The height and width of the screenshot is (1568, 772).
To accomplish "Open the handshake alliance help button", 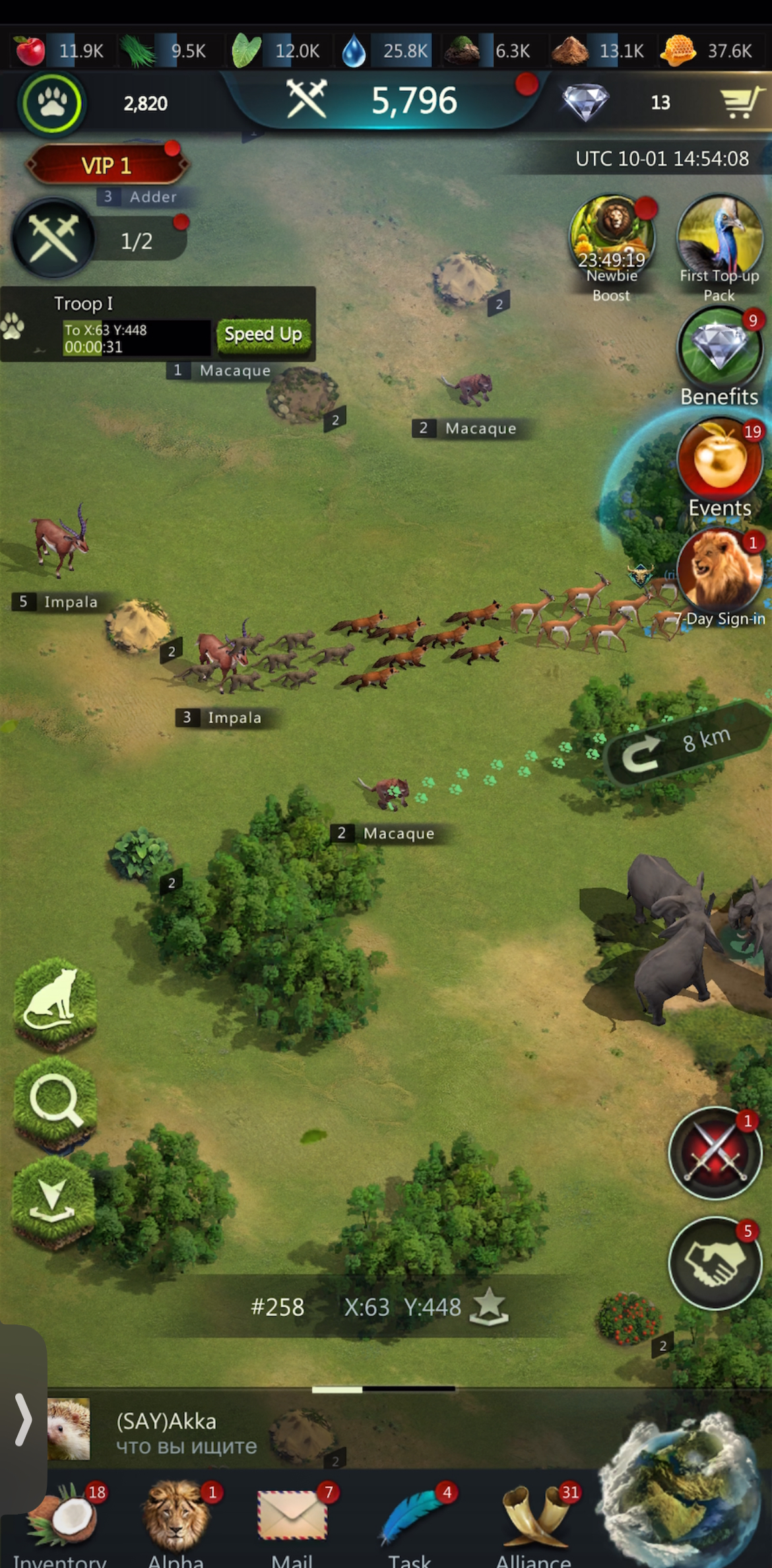I will click(x=715, y=1263).
